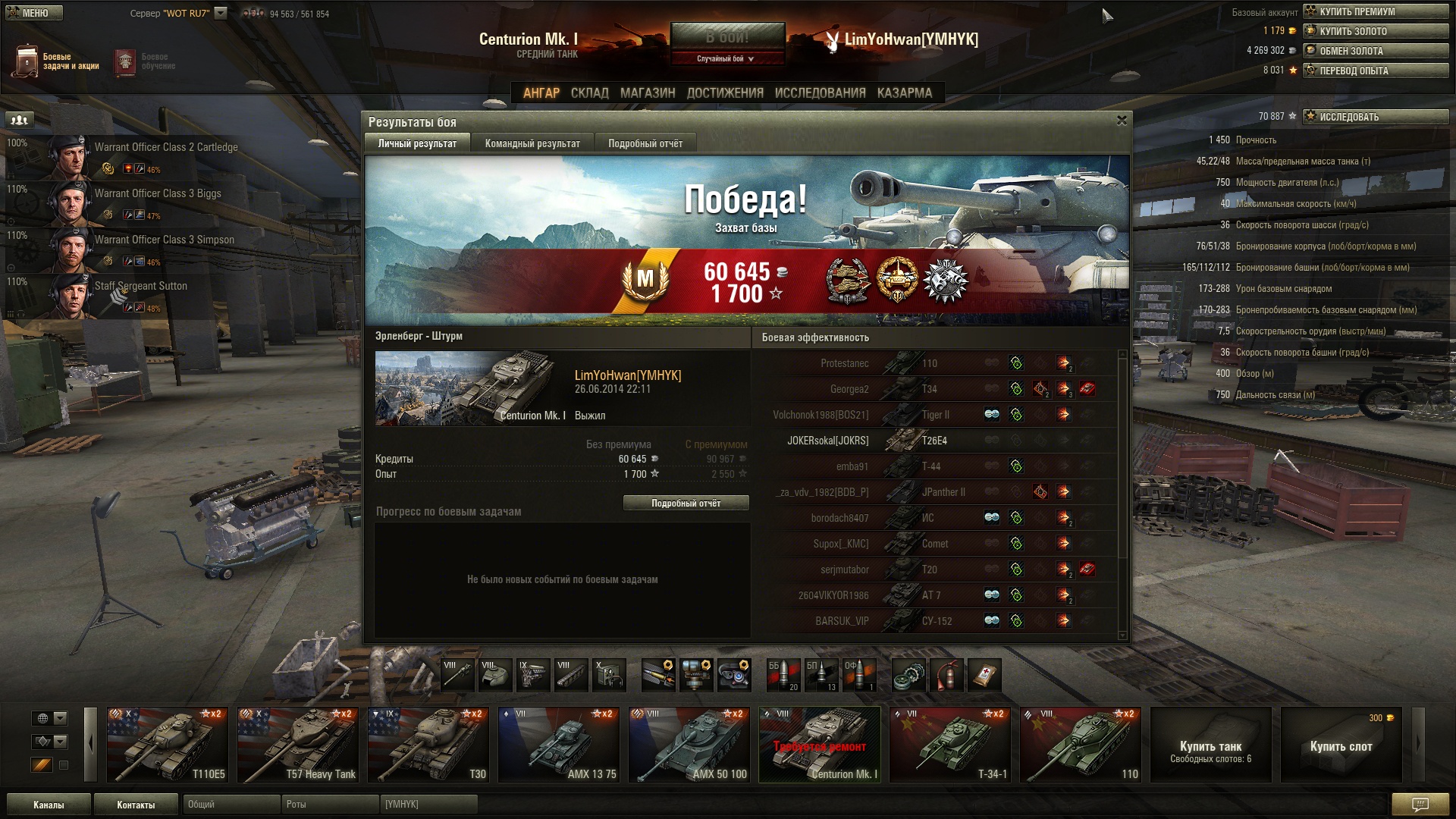Image resolution: width=1456 pixels, height=819 pixels.
Task: Click the Купить слот tile
Action: coord(1341,745)
